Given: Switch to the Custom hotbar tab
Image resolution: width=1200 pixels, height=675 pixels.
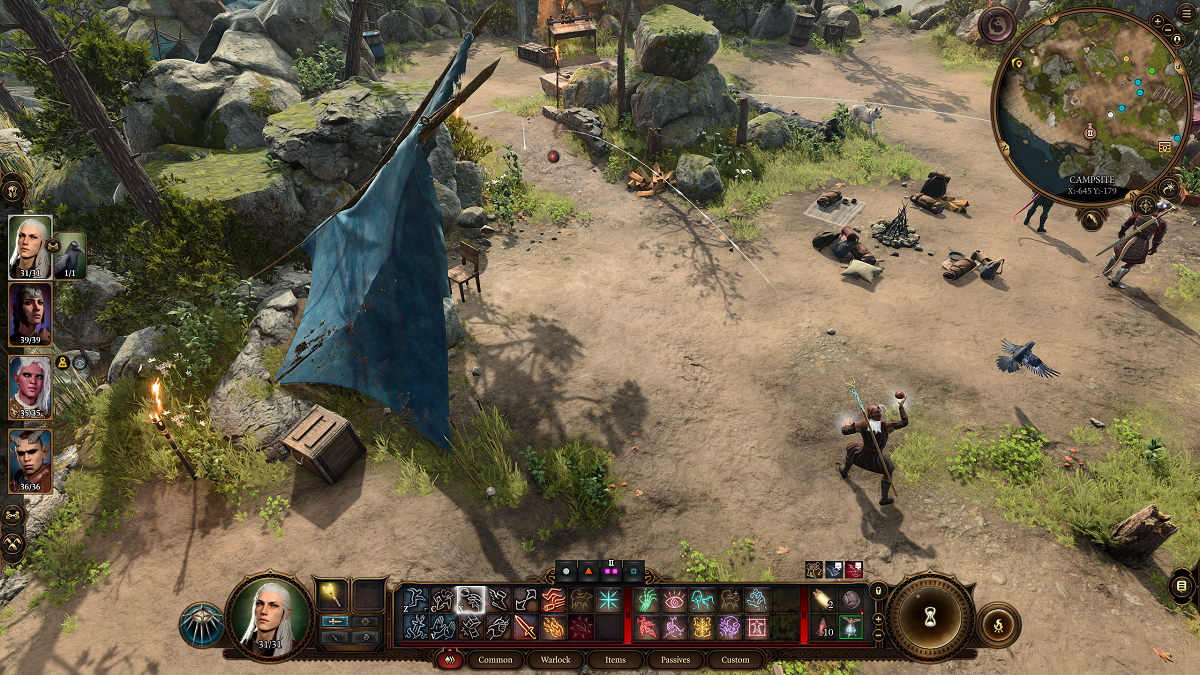Looking at the screenshot, I should (735, 660).
